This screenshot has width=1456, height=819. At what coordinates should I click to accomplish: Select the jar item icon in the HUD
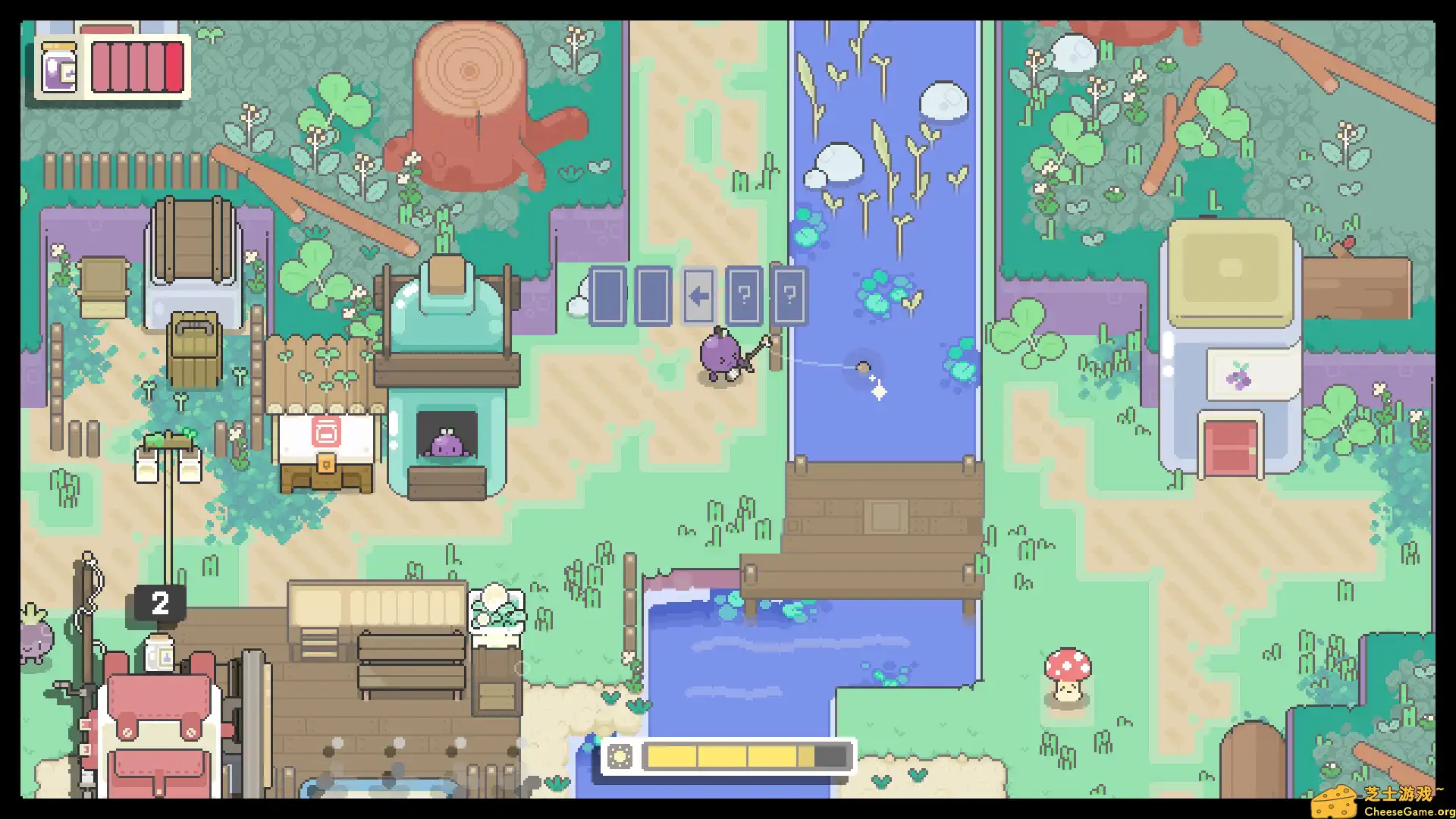(59, 69)
